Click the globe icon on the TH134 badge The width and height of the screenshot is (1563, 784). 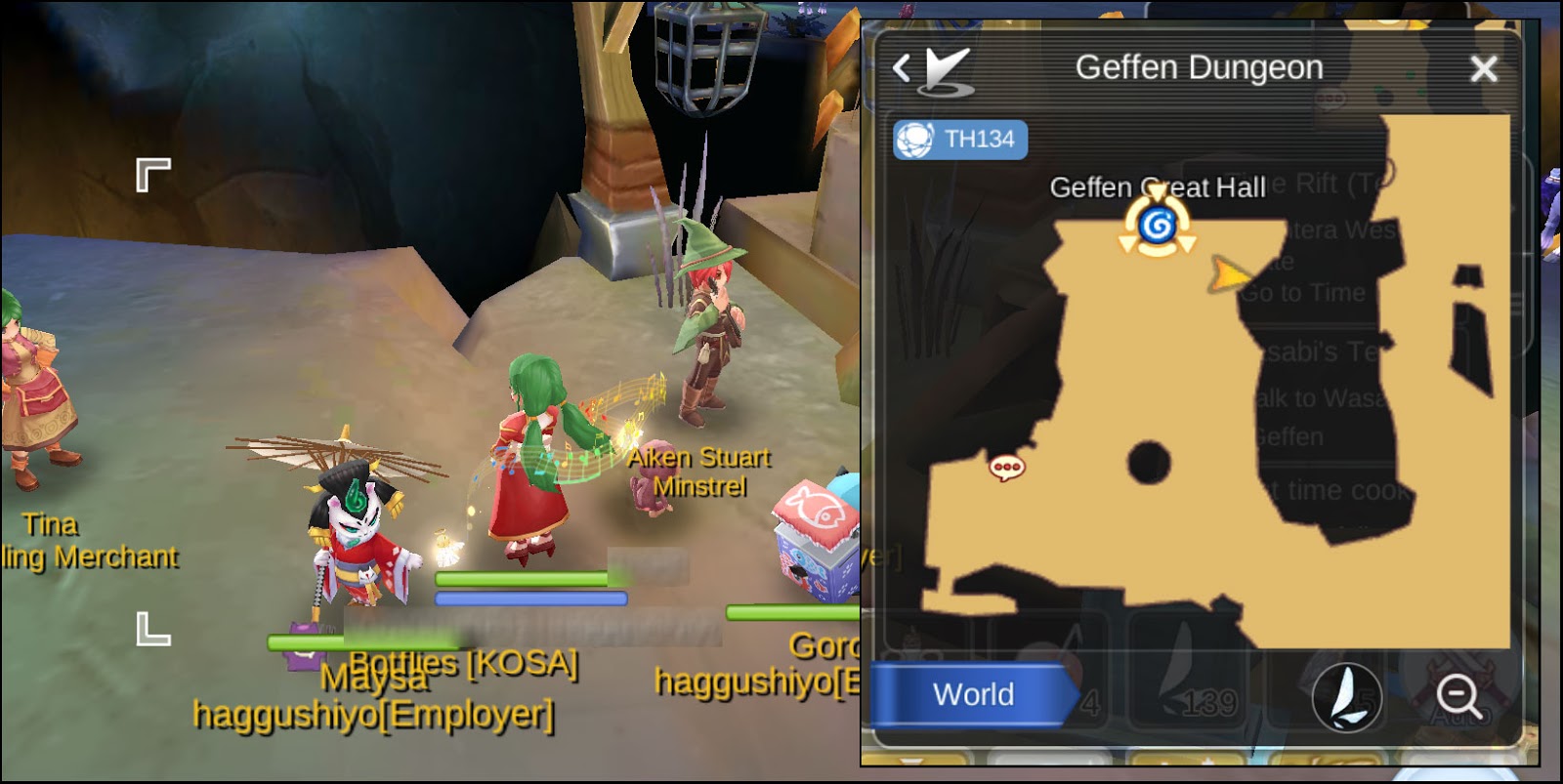[914, 139]
